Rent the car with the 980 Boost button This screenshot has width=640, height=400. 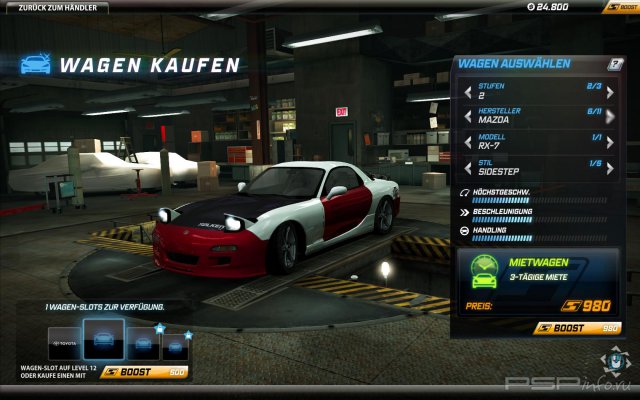click(x=579, y=327)
